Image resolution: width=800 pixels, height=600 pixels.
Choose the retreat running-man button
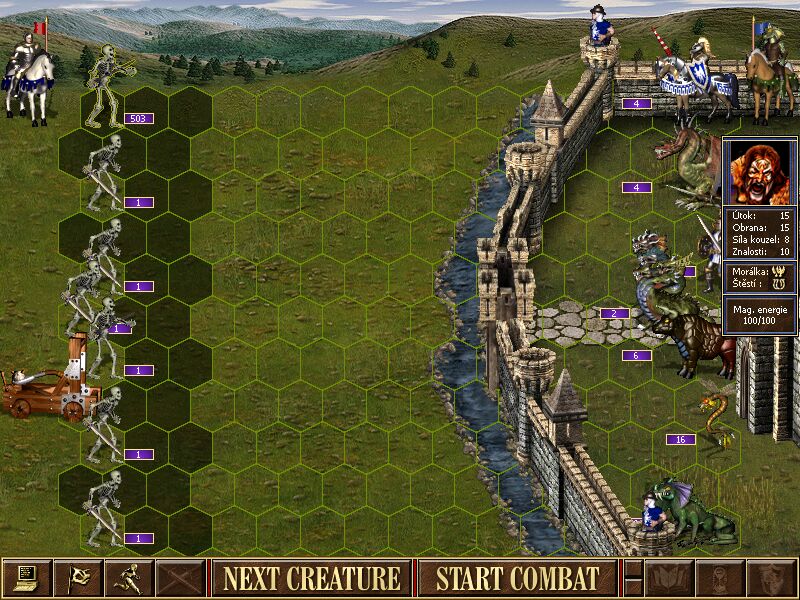pos(128,577)
